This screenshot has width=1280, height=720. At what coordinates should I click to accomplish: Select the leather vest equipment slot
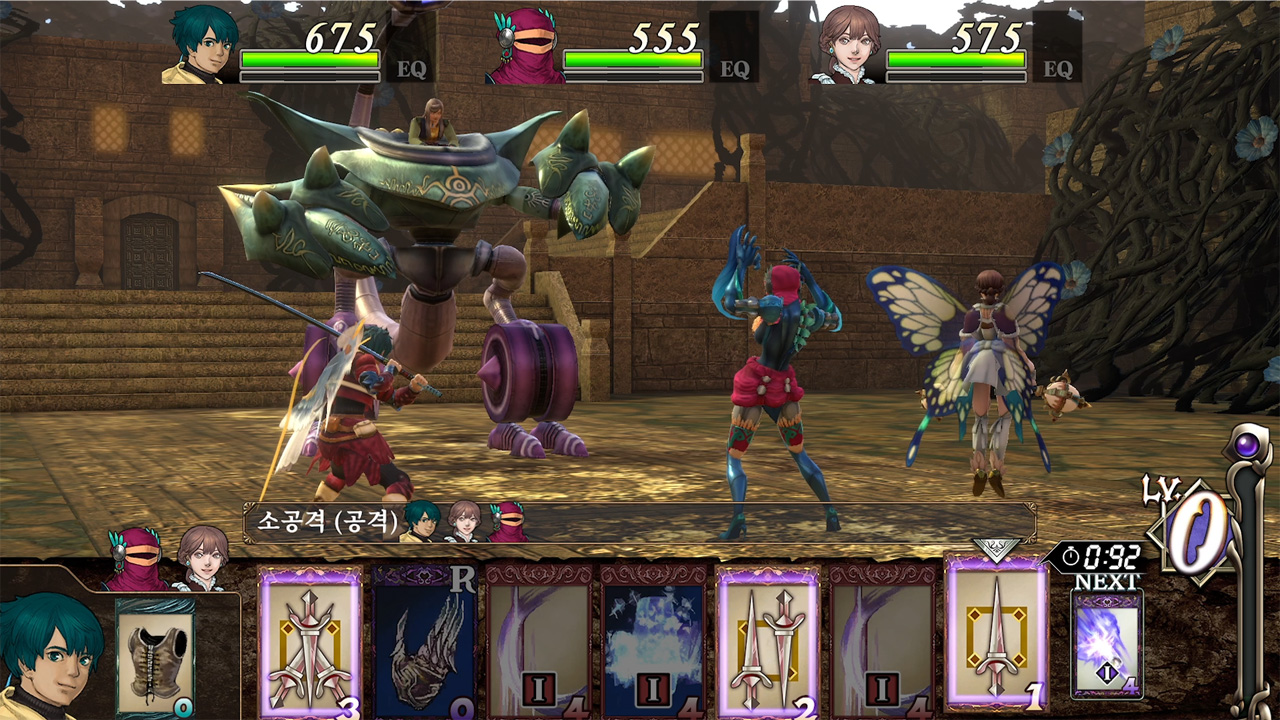pyautogui.click(x=155, y=656)
